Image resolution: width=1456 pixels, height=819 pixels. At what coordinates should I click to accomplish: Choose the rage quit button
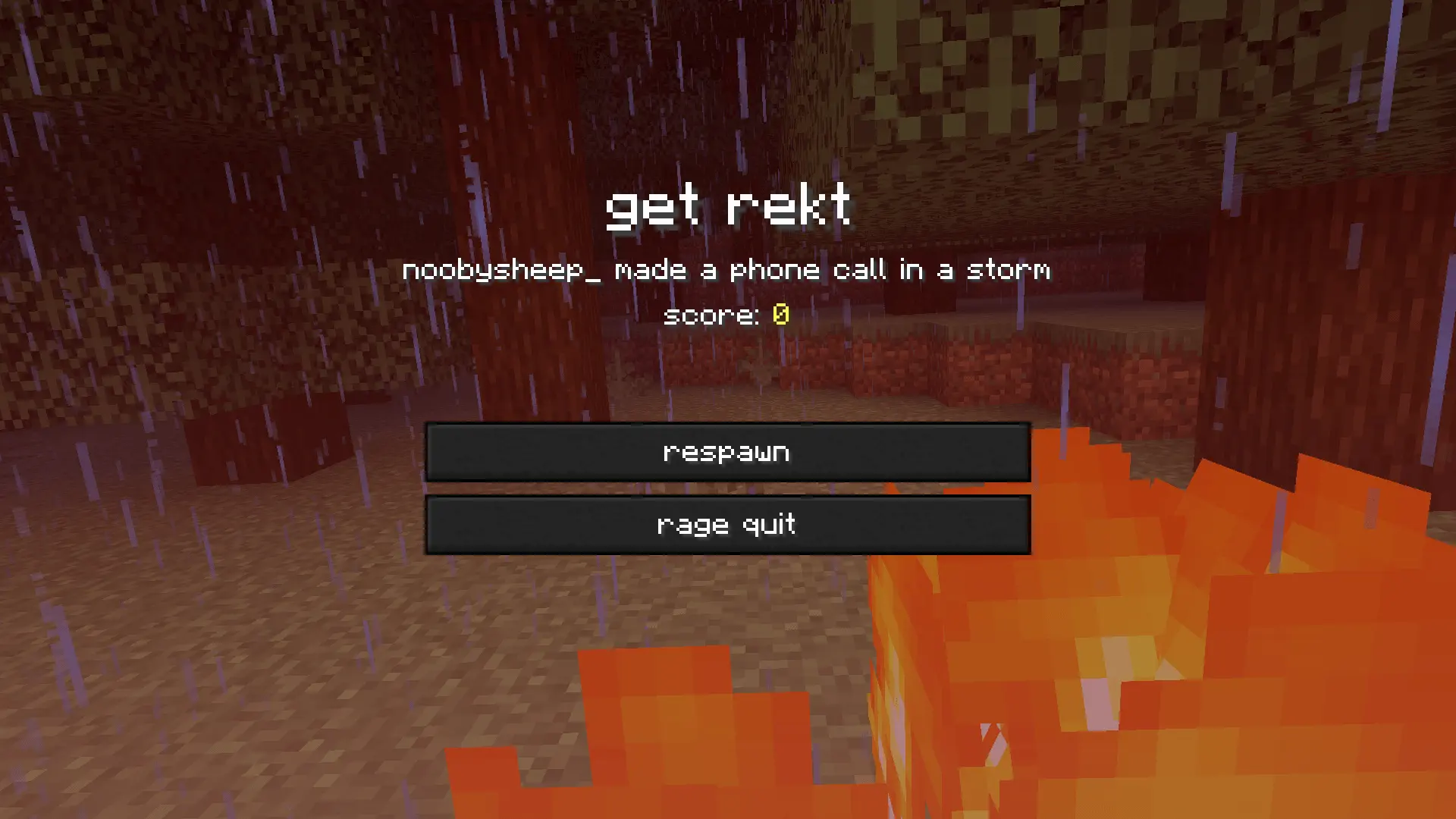click(727, 525)
